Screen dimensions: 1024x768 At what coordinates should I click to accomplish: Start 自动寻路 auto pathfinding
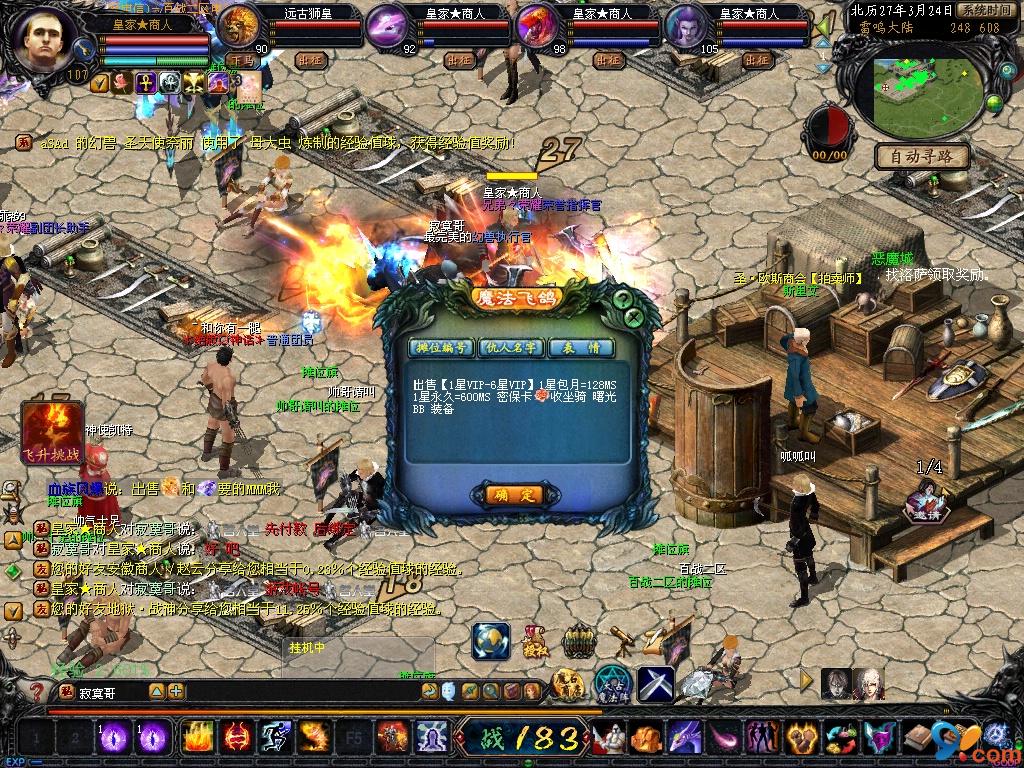[x=922, y=156]
